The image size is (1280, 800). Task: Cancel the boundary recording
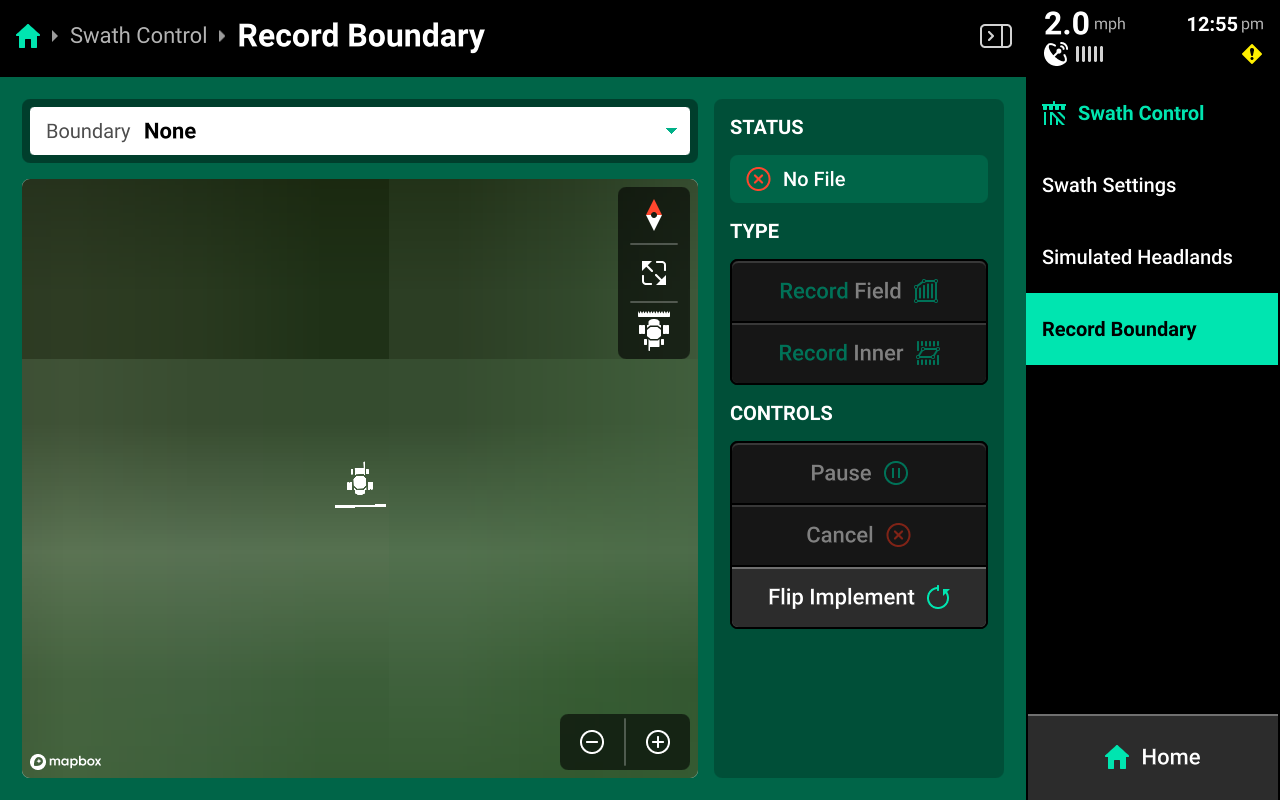859,535
